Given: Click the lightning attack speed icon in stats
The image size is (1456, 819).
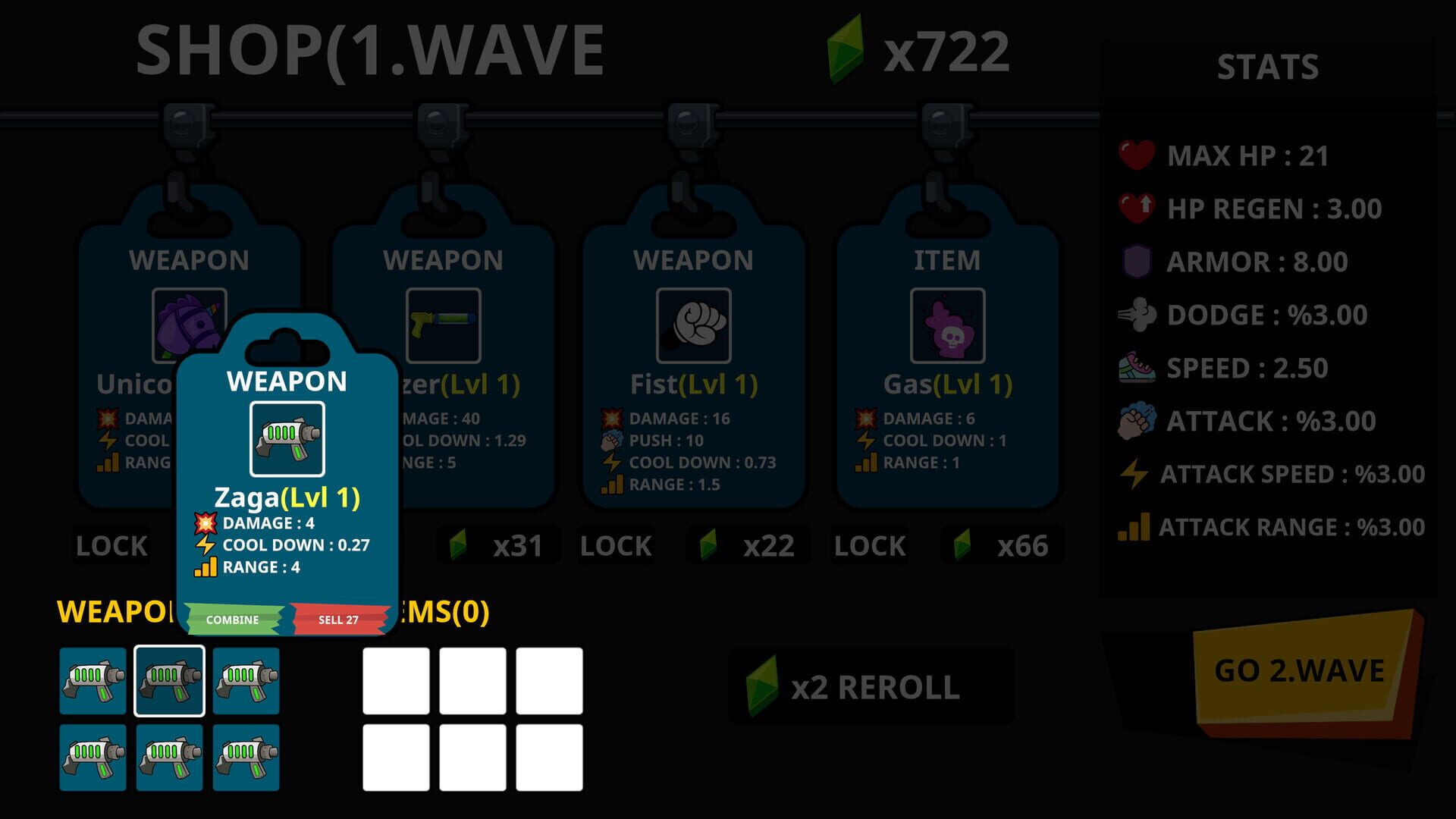Looking at the screenshot, I should point(1133,474).
